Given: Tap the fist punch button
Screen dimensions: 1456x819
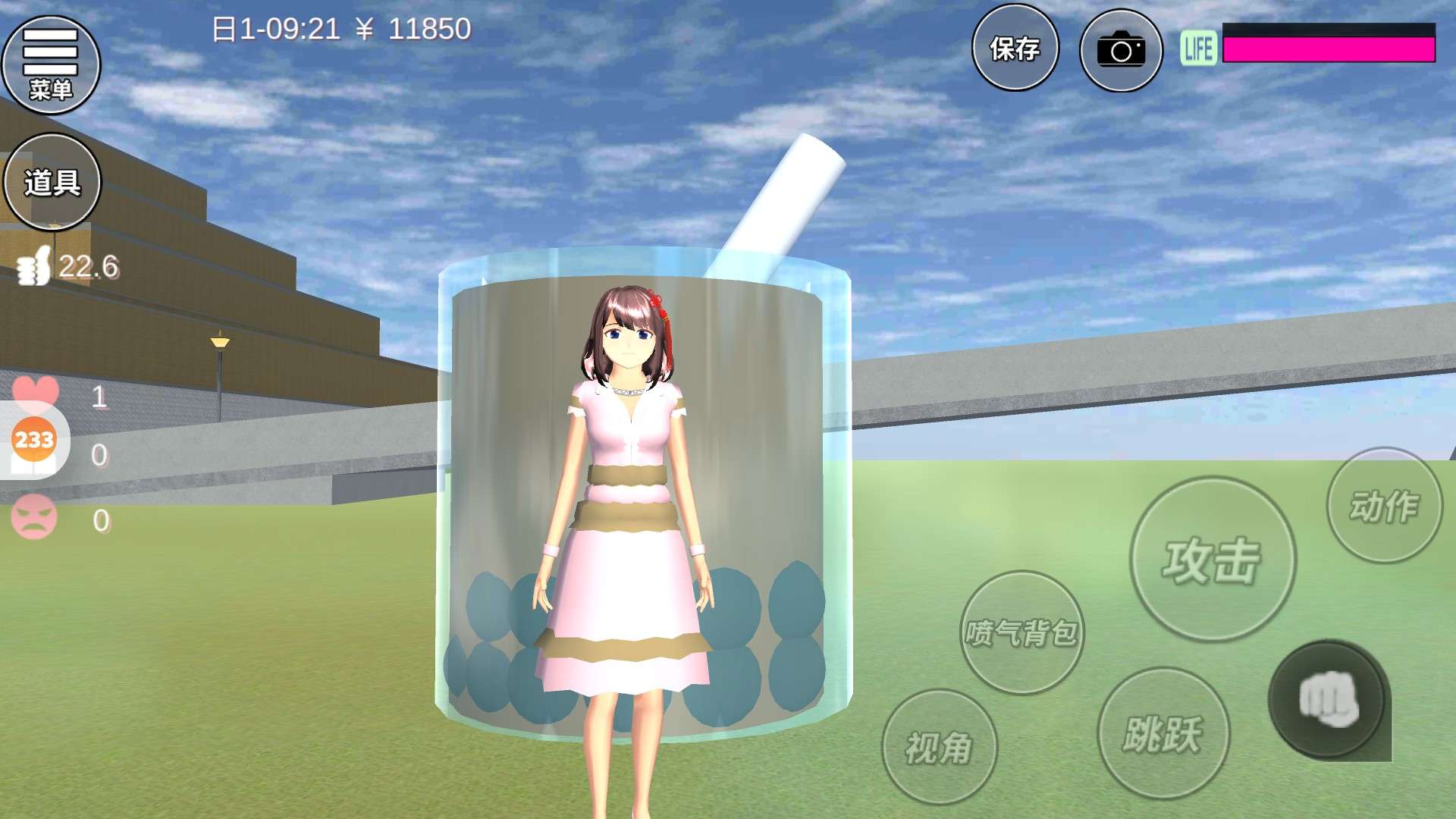Looking at the screenshot, I should tap(1328, 699).
